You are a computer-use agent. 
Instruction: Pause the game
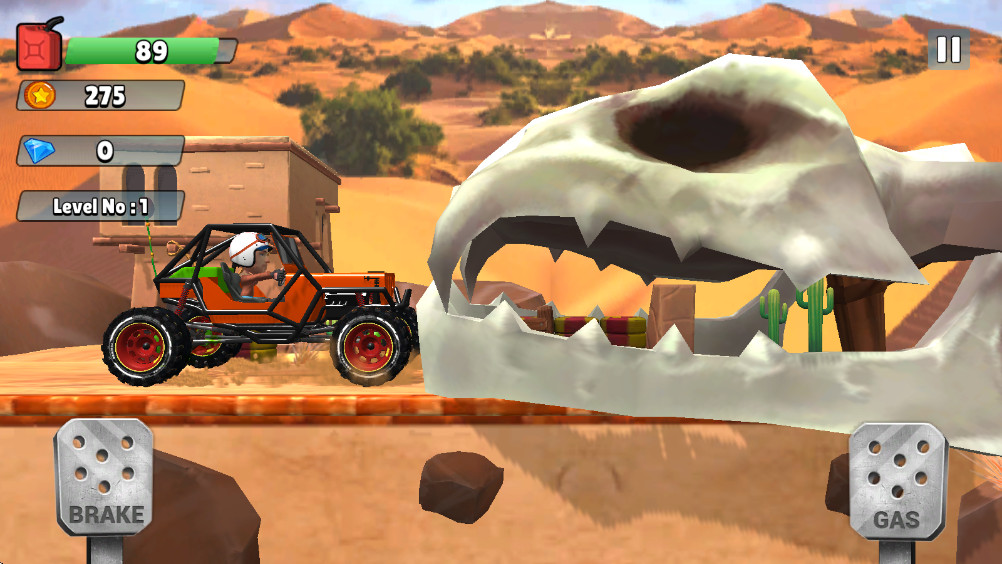[948, 49]
